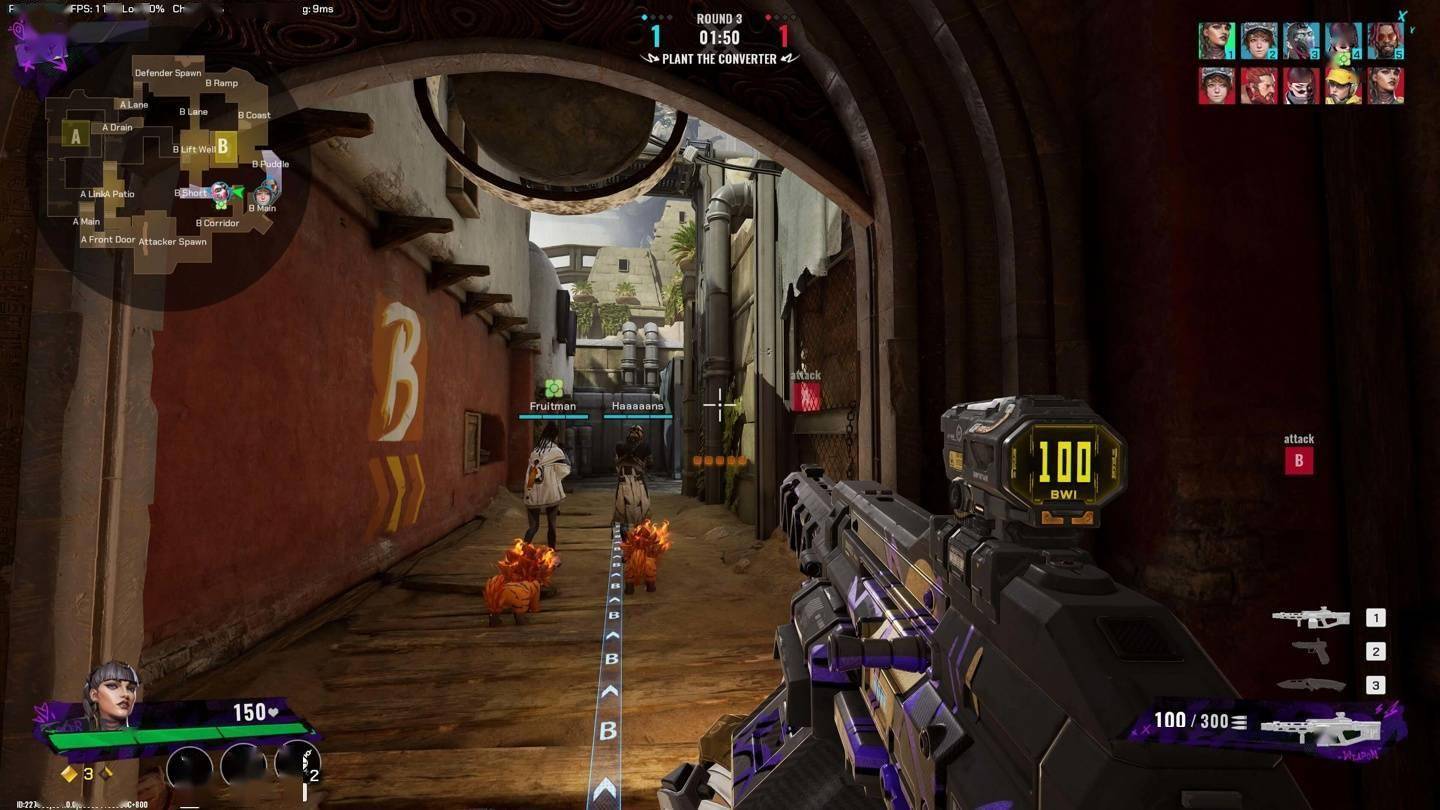
Task: Select teammate portrait numbered 2
Action: point(1259,41)
